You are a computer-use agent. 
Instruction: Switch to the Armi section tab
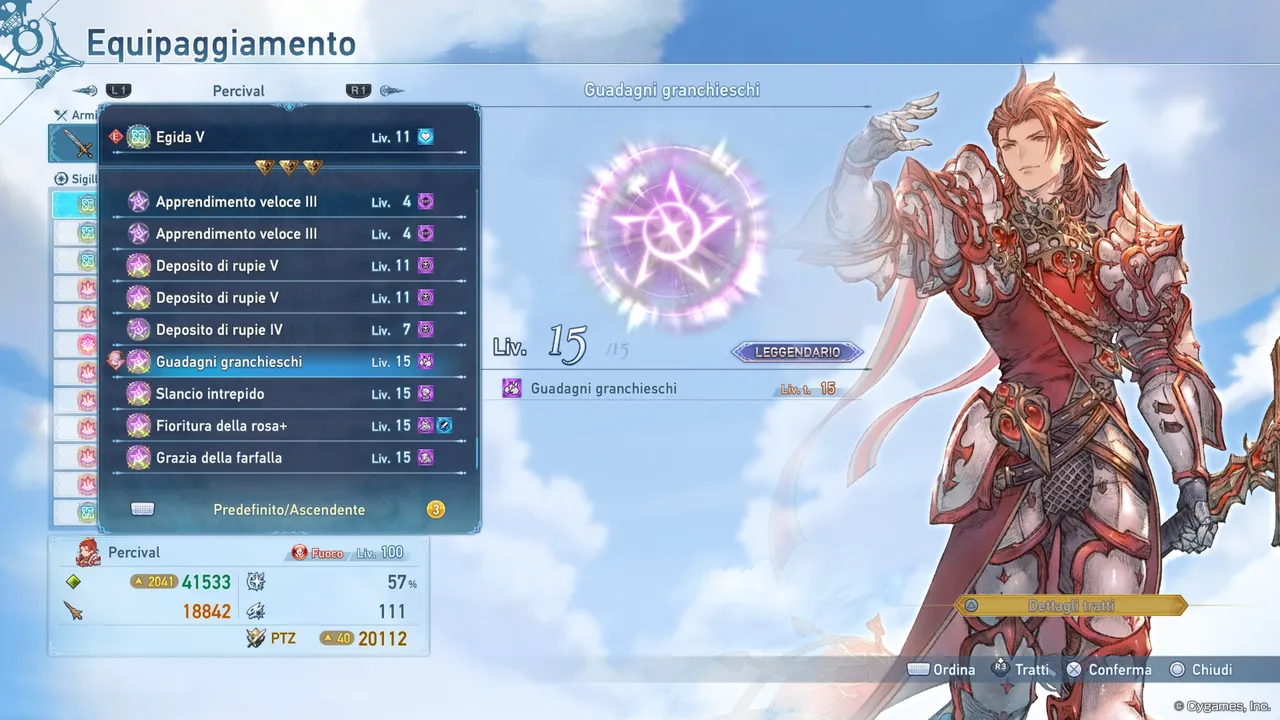[x=75, y=114]
